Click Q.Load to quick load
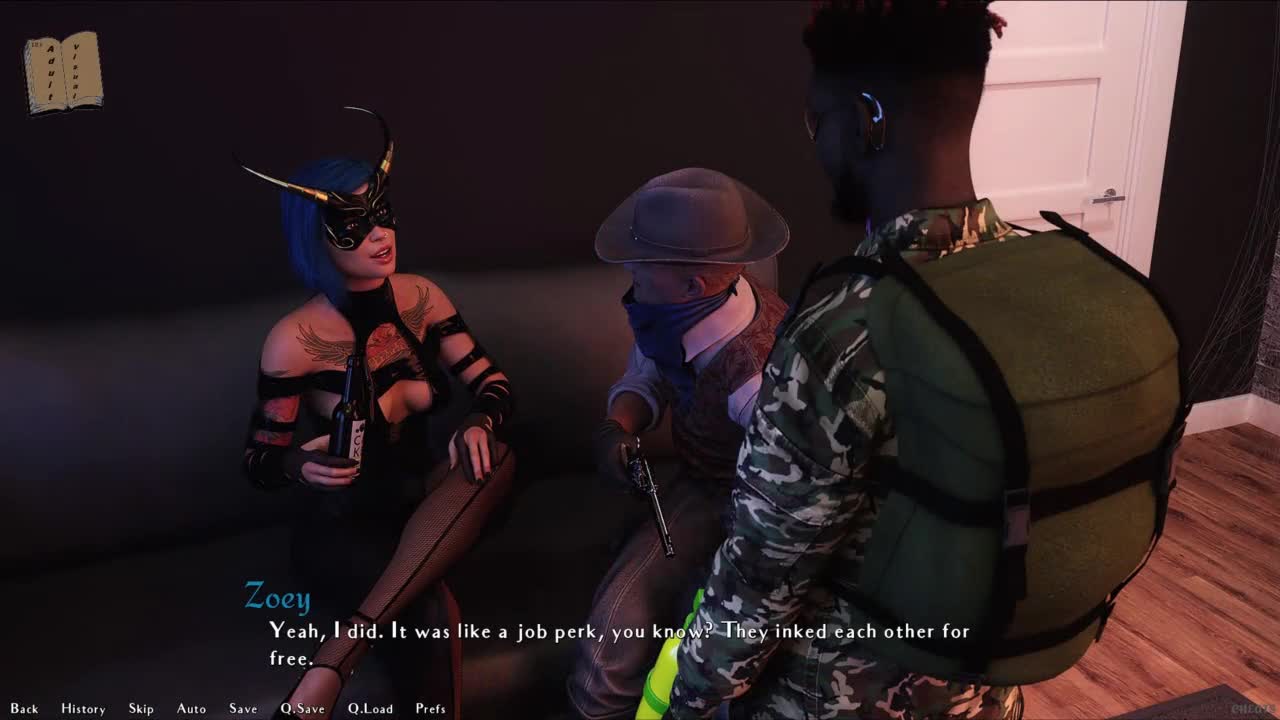The height and width of the screenshot is (720, 1280). (370, 709)
